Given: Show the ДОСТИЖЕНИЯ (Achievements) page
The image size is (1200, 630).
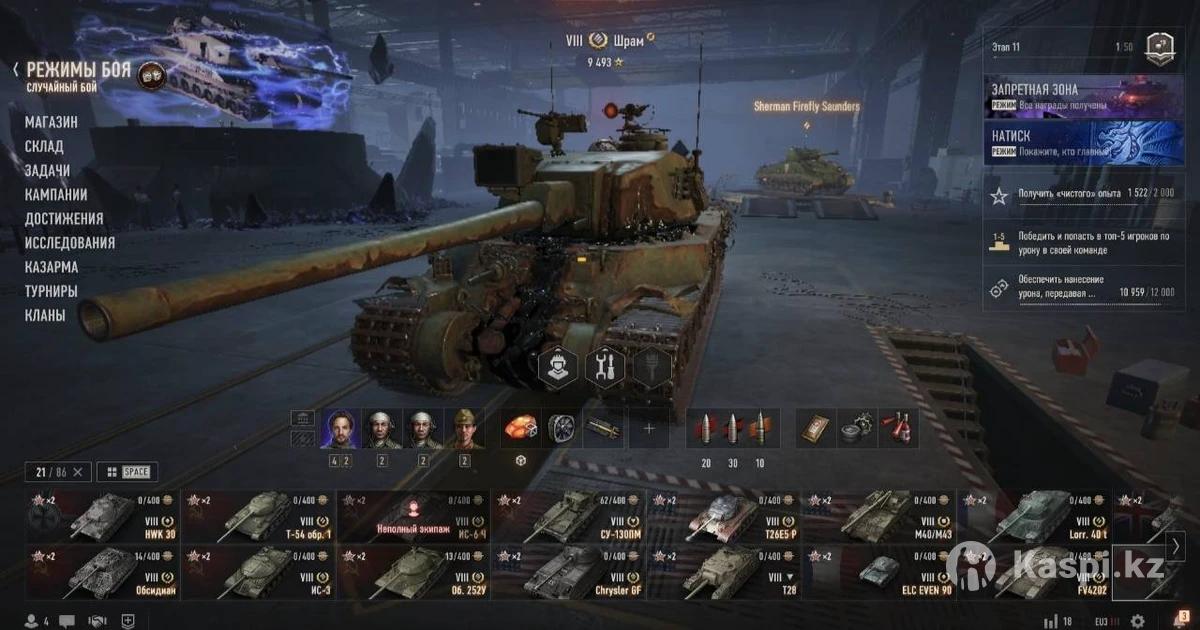Looking at the screenshot, I should [64, 219].
